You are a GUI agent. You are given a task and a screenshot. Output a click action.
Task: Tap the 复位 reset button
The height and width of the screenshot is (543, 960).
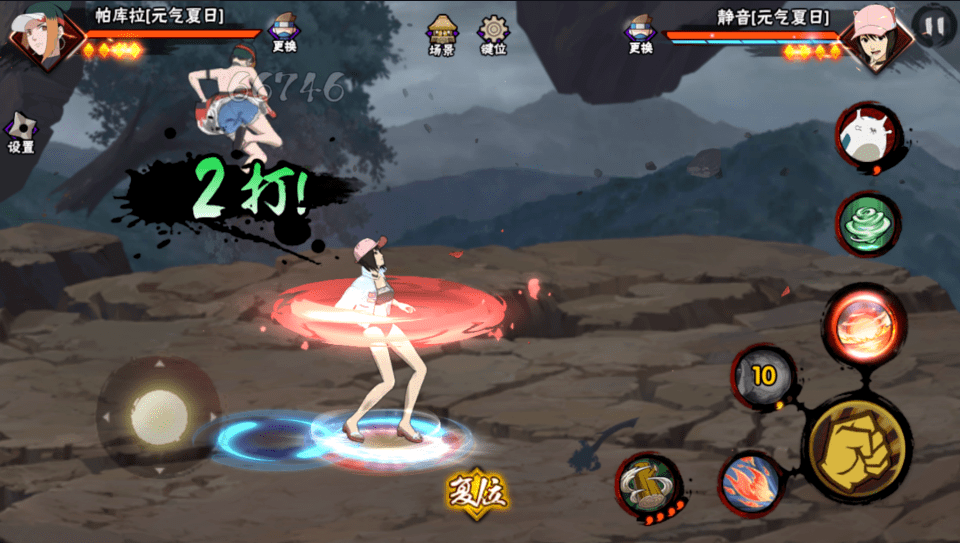tap(477, 491)
